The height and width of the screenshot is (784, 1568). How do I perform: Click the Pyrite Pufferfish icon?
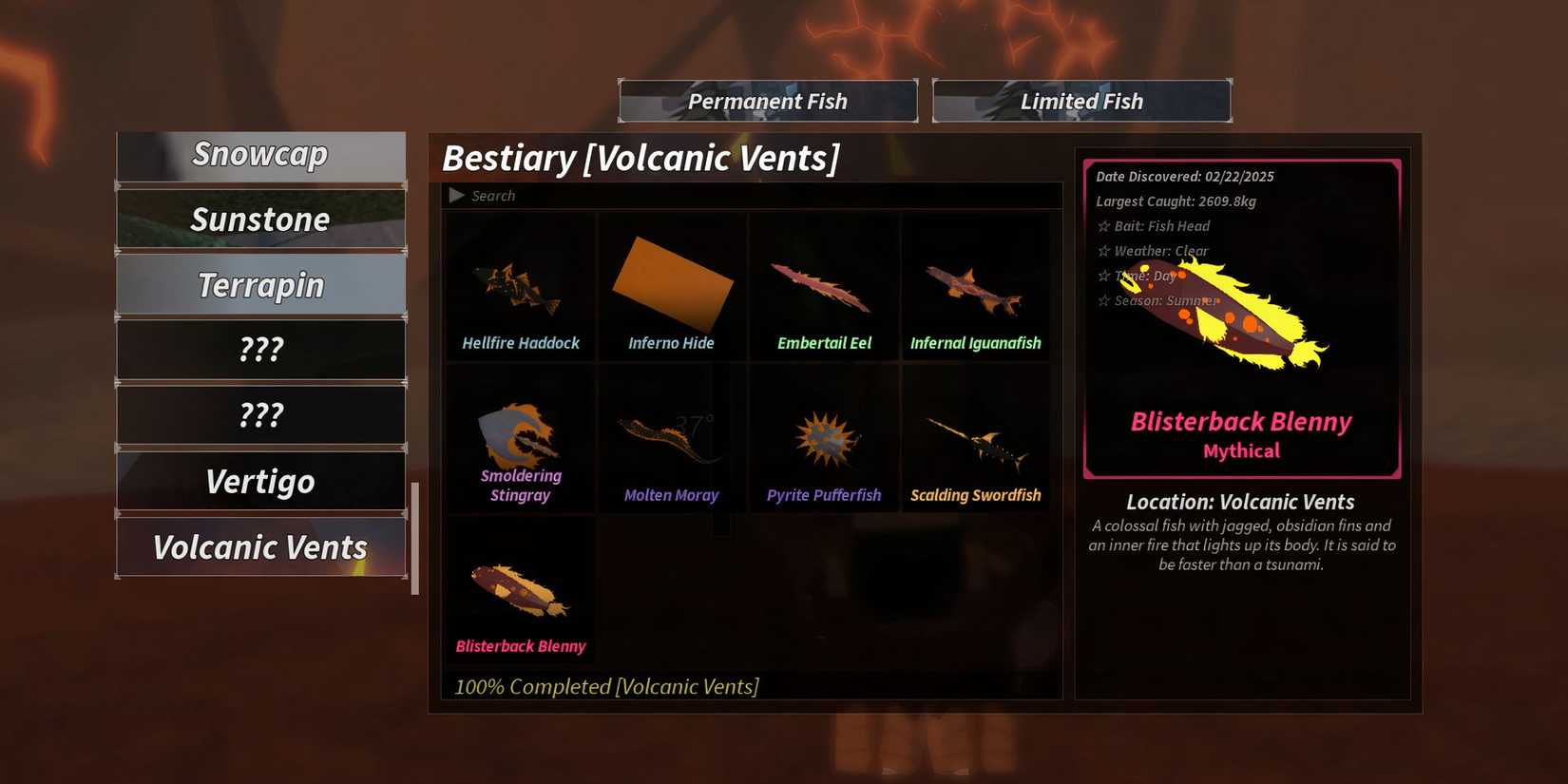823,437
